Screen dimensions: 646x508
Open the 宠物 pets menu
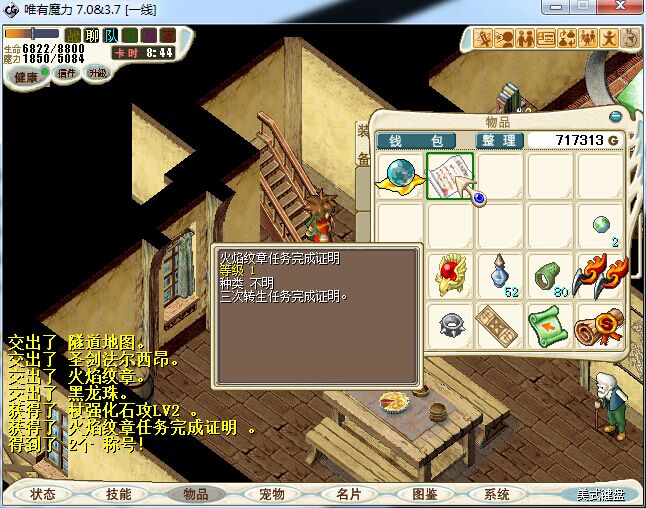click(271, 494)
